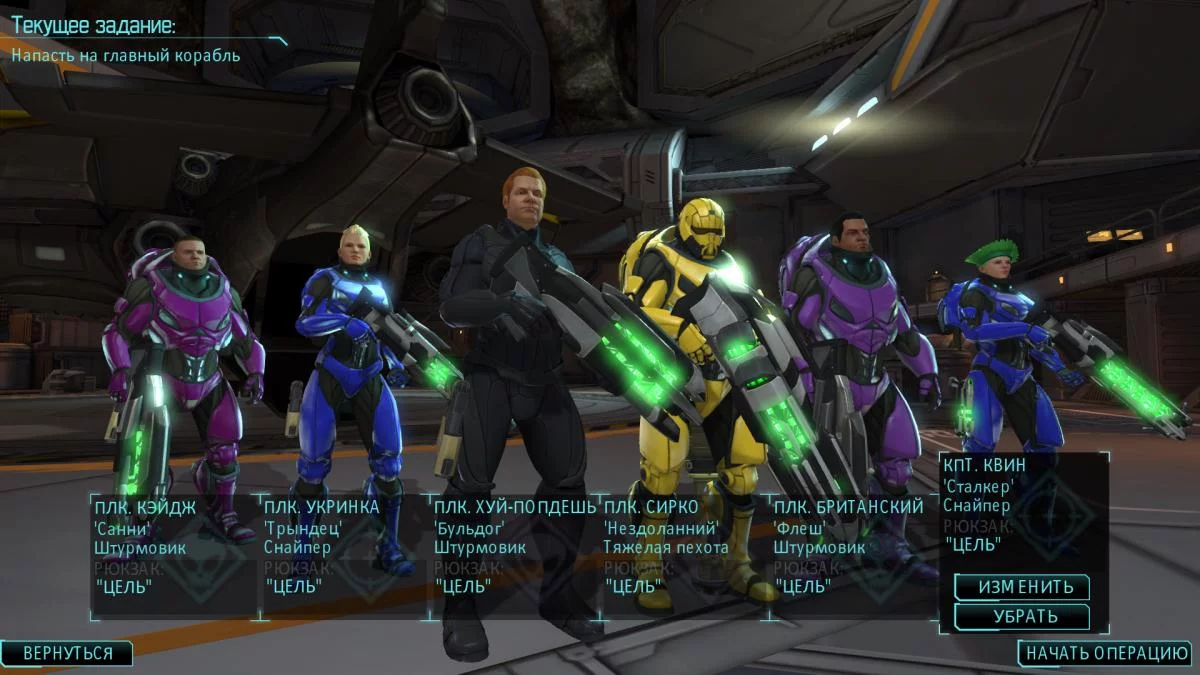
Task: Start the mission with НАЧАТЬ ОПЕРАЦИЮ
Action: 1107,653
